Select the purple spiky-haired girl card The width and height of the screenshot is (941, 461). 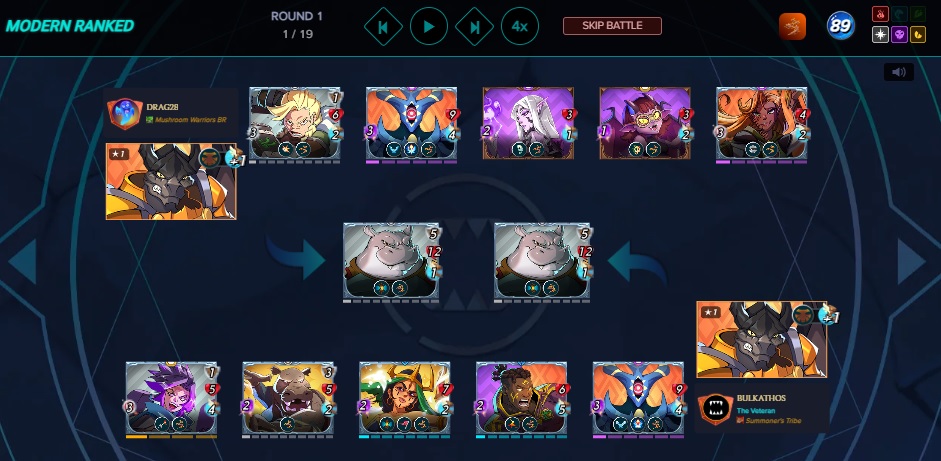tap(171, 399)
